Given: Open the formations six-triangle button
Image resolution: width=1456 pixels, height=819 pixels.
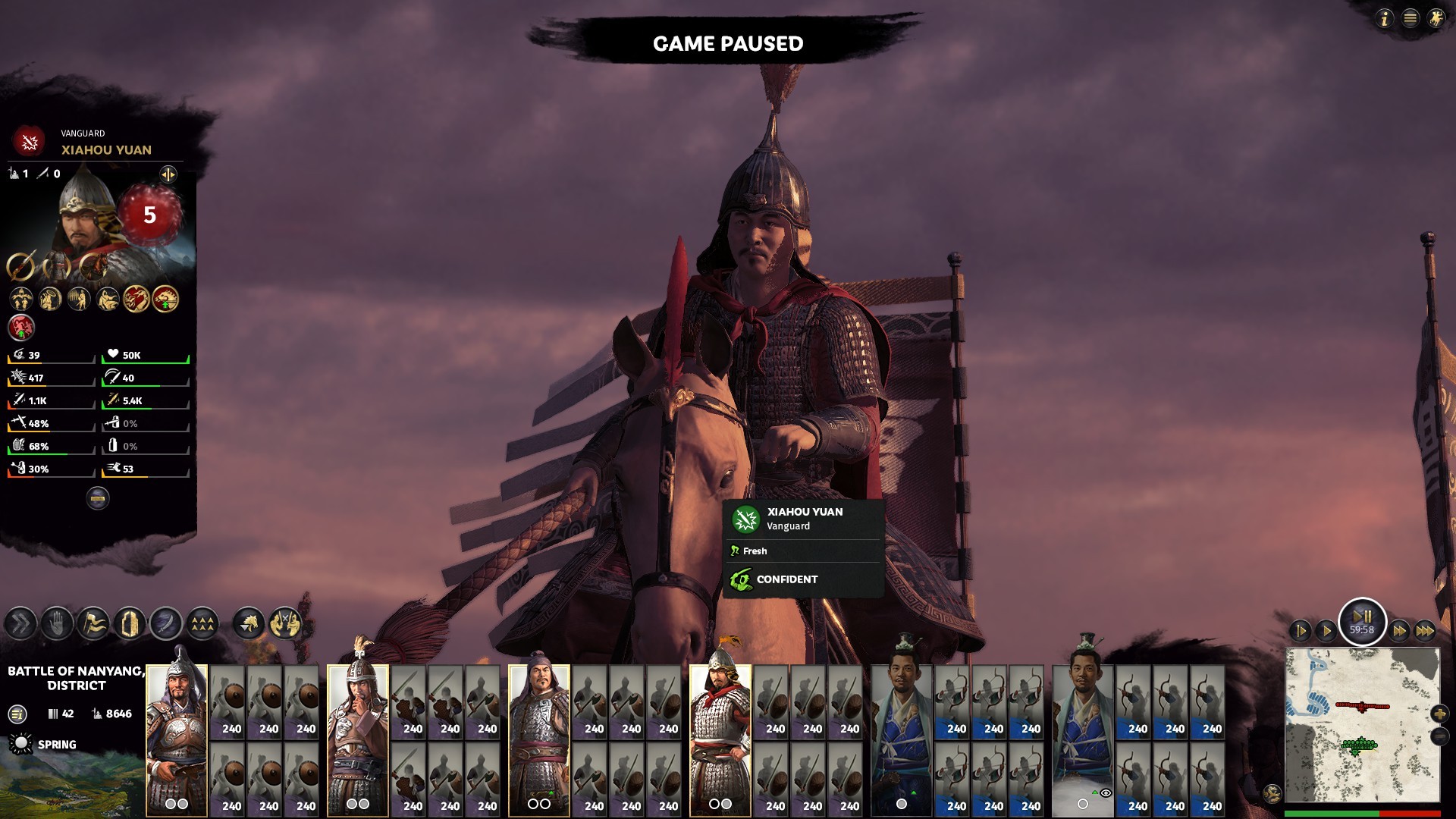Looking at the screenshot, I should point(202,624).
